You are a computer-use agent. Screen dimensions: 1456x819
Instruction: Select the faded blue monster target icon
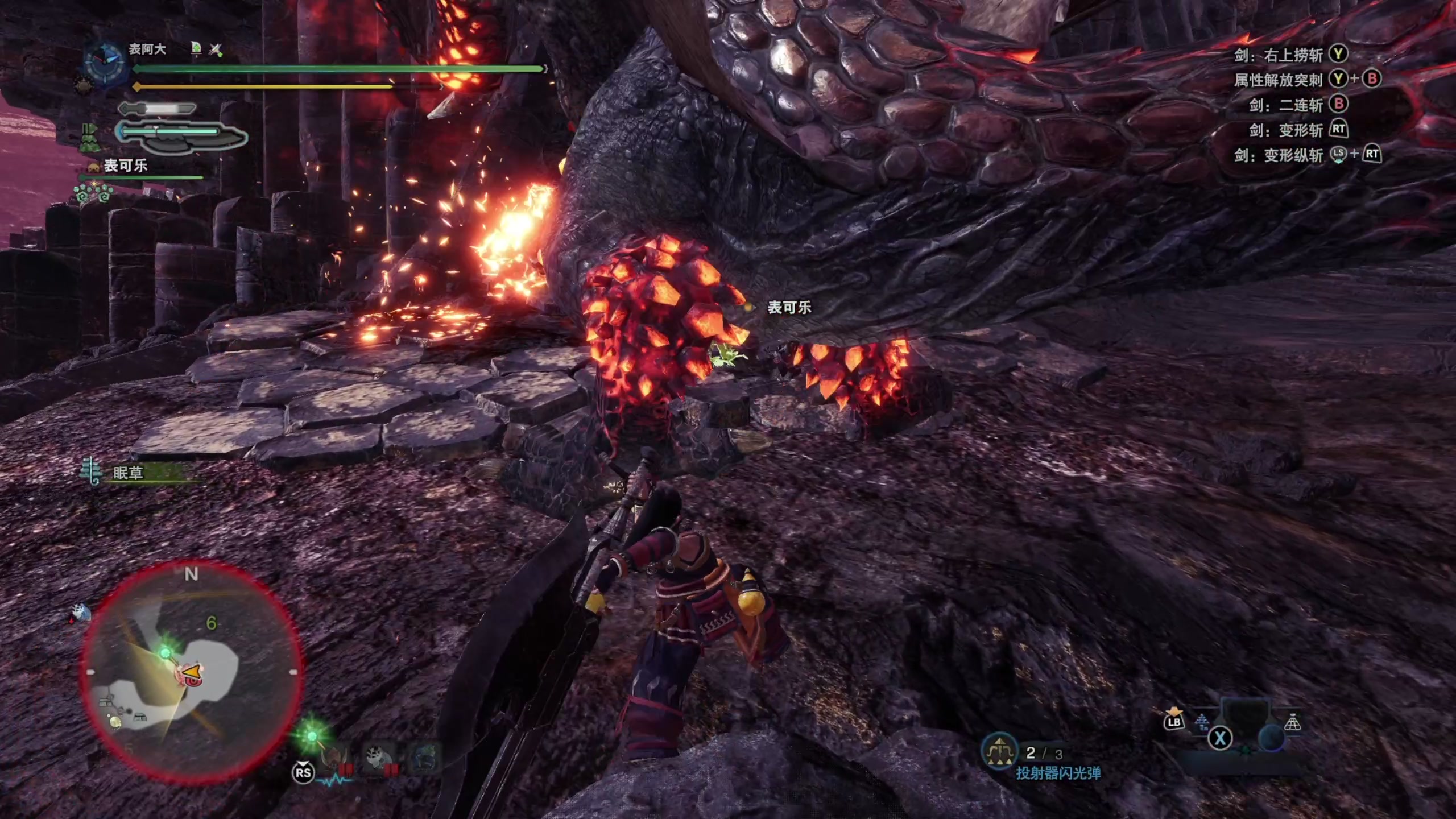[424, 758]
